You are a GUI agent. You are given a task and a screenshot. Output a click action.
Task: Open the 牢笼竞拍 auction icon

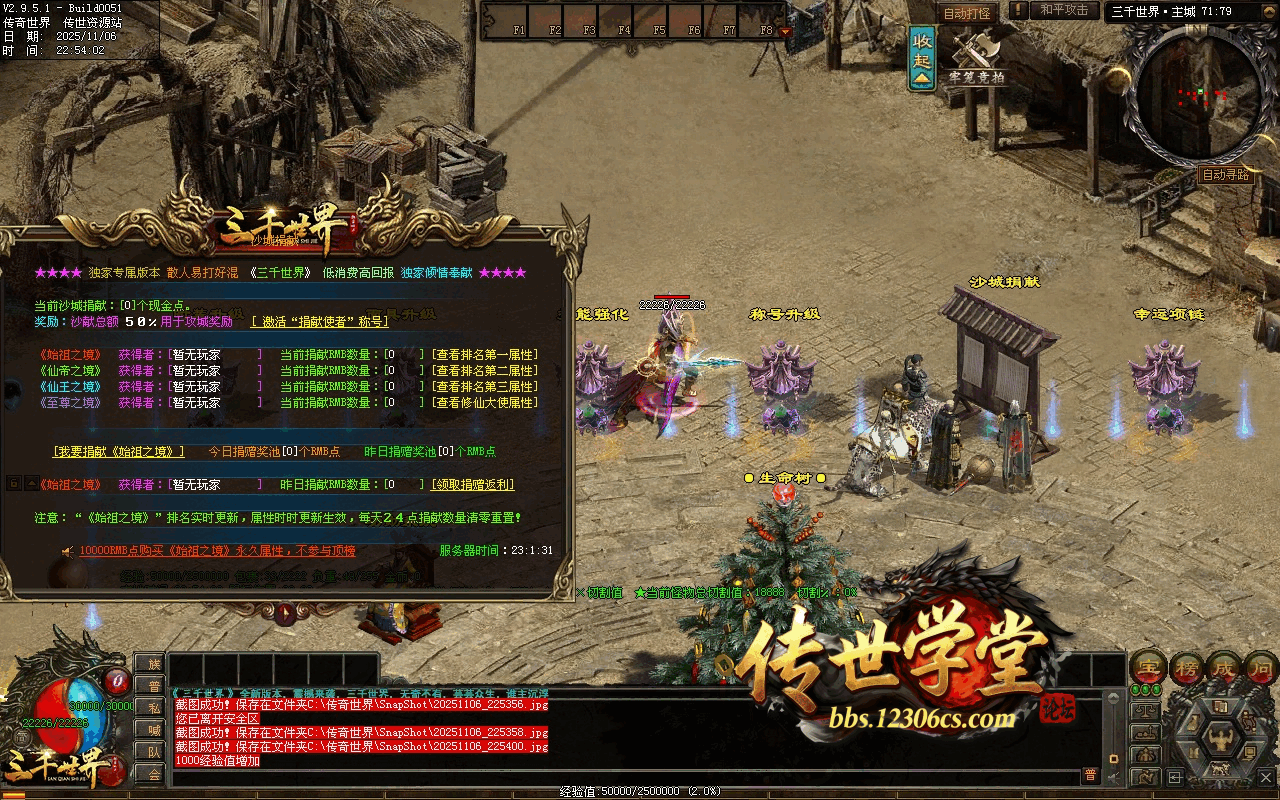pyautogui.click(x=976, y=60)
